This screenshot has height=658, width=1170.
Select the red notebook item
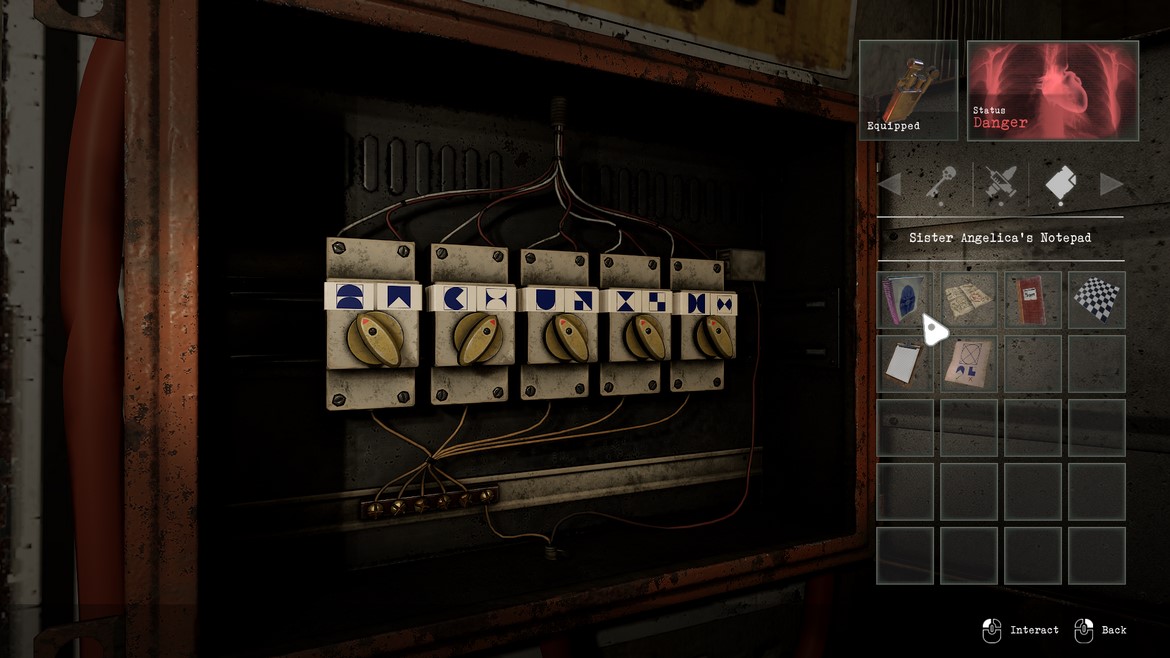(1032, 299)
